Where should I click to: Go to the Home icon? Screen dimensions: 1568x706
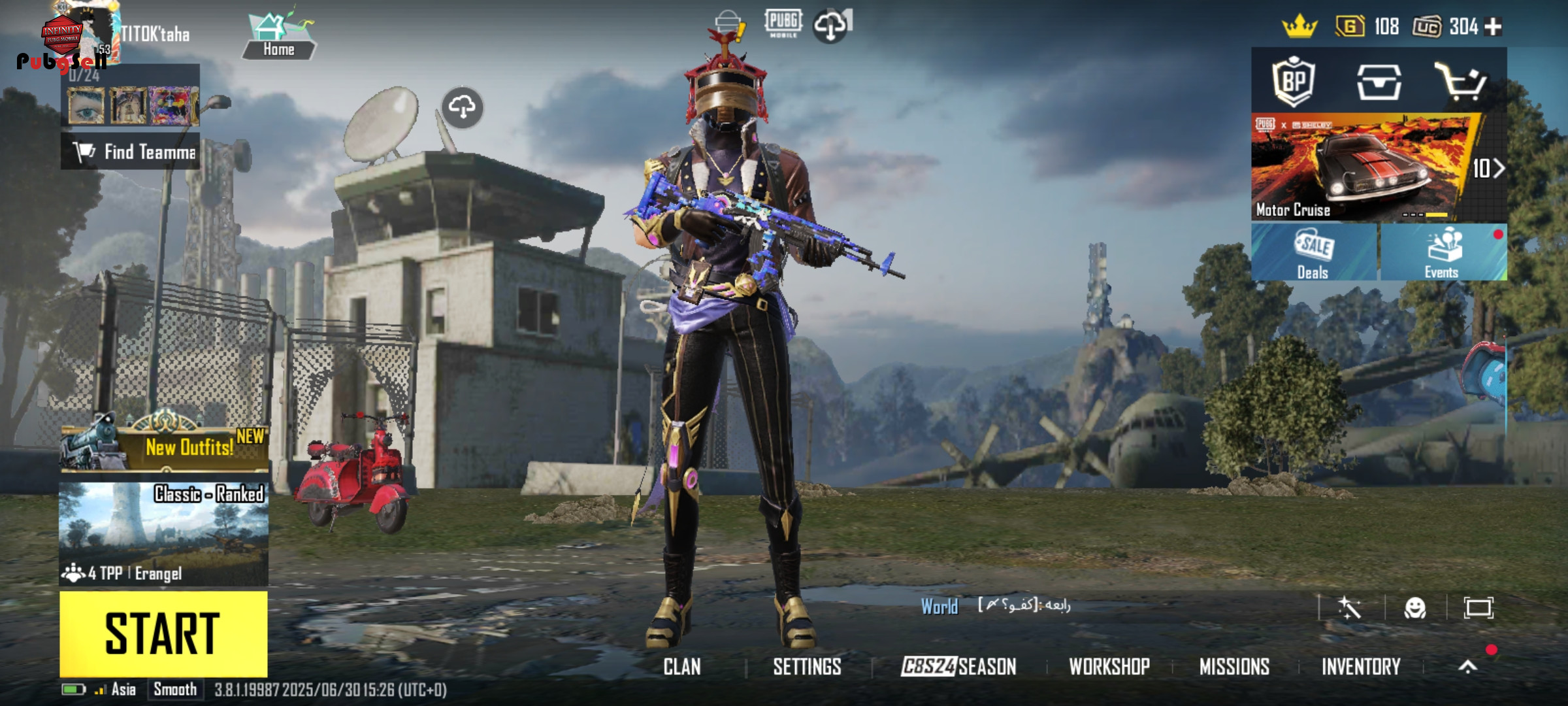pyautogui.click(x=279, y=37)
